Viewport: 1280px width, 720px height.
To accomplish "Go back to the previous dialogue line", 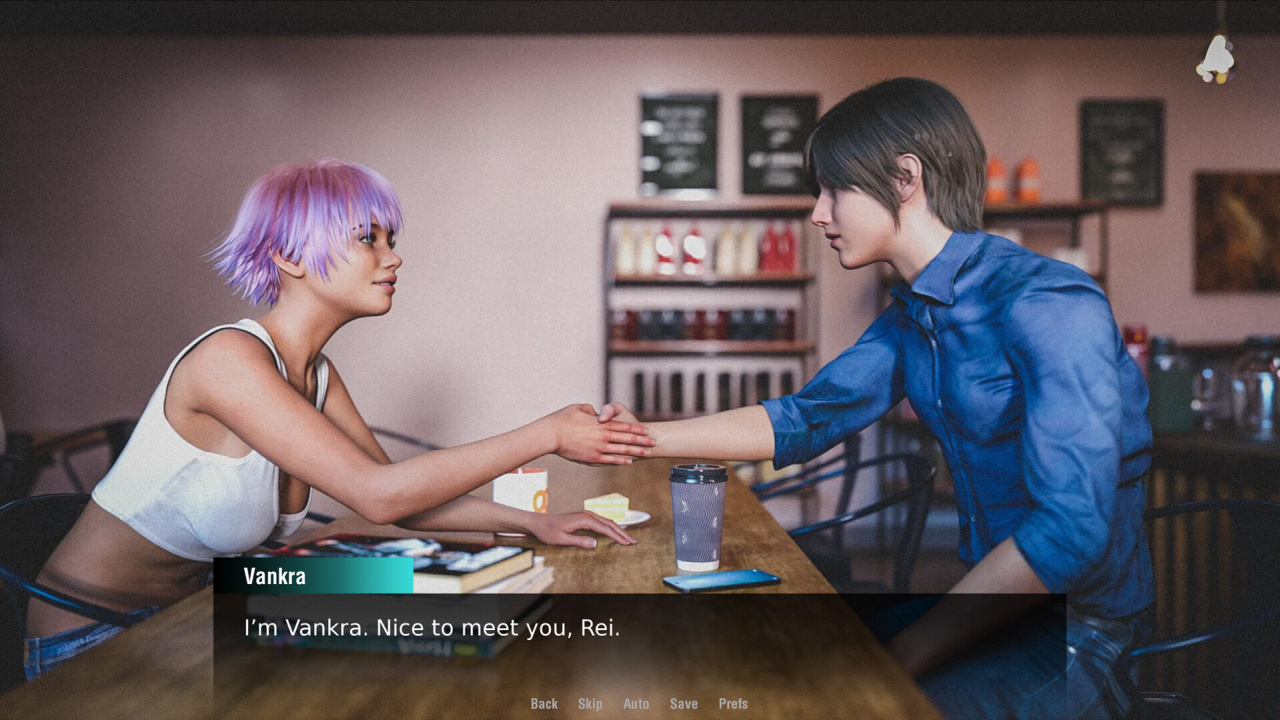I will point(544,704).
